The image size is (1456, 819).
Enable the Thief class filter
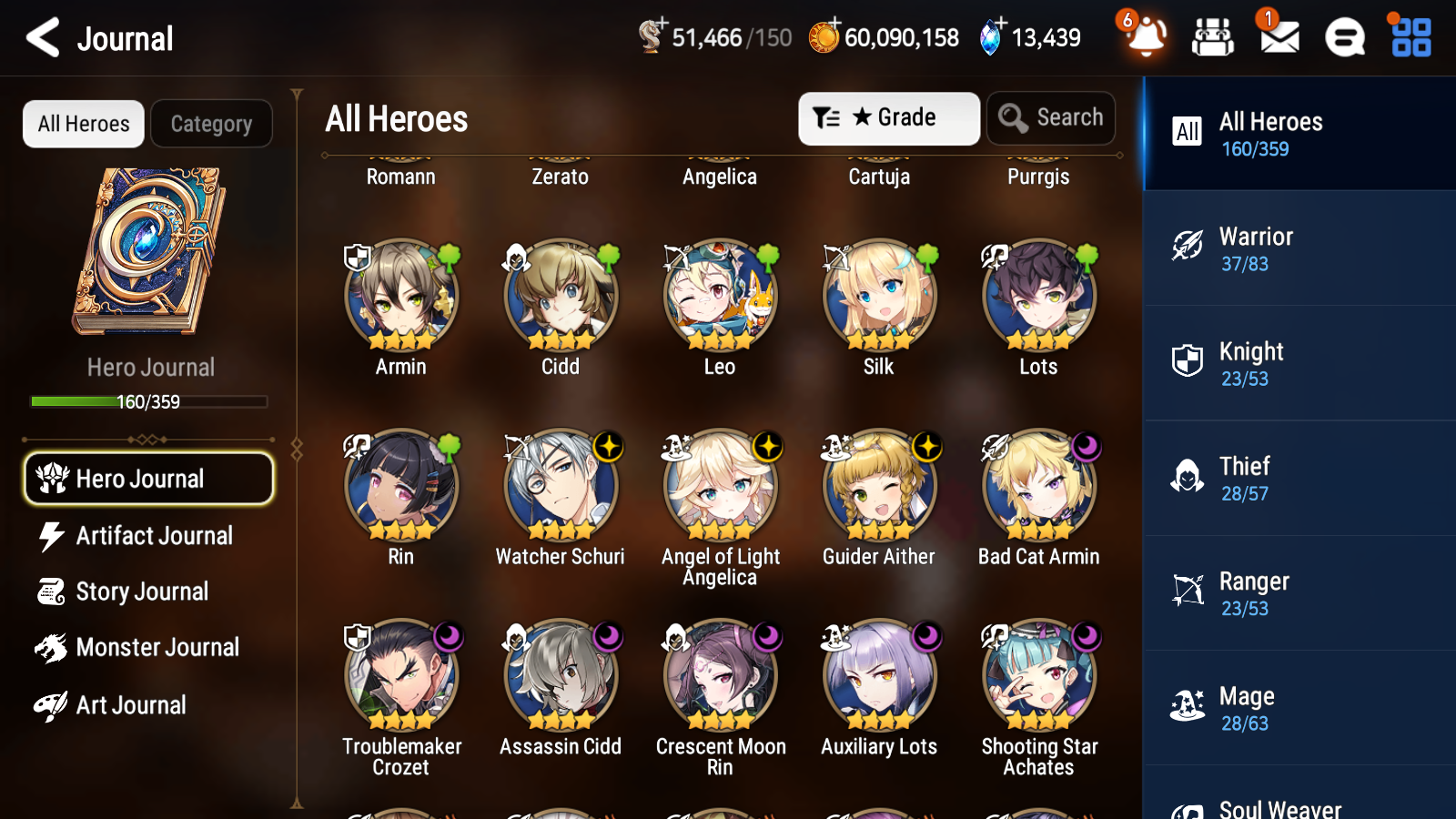1299,479
